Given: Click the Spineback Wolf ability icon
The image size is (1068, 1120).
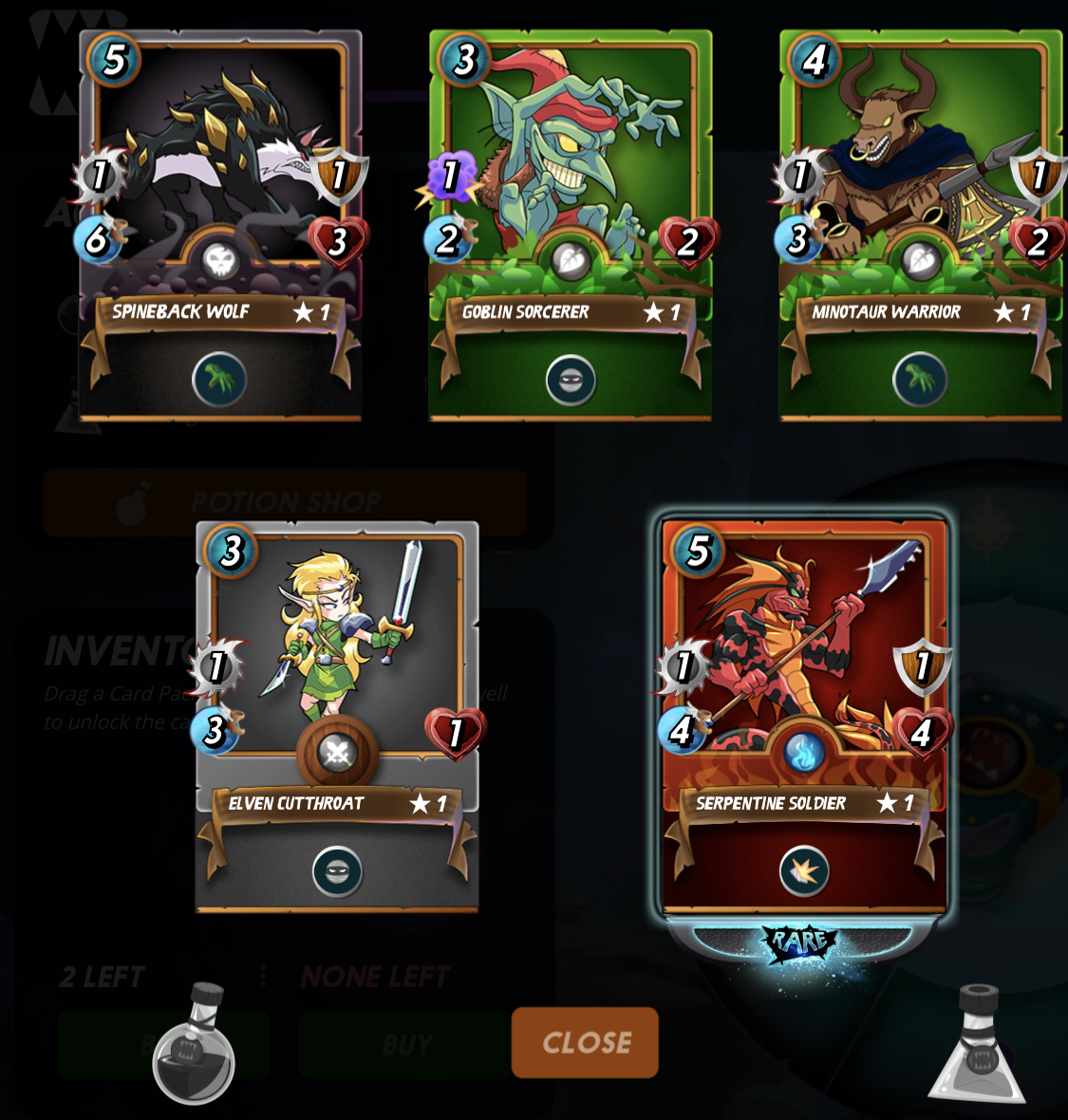Looking at the screenshot, I should (220, 380).
